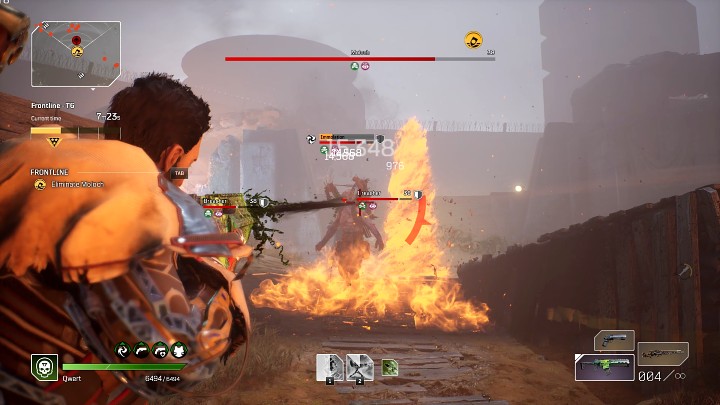Screen dimensions: 720x405
Task: Activate the second skill icon numbered 2
Action: pos(360,367)
